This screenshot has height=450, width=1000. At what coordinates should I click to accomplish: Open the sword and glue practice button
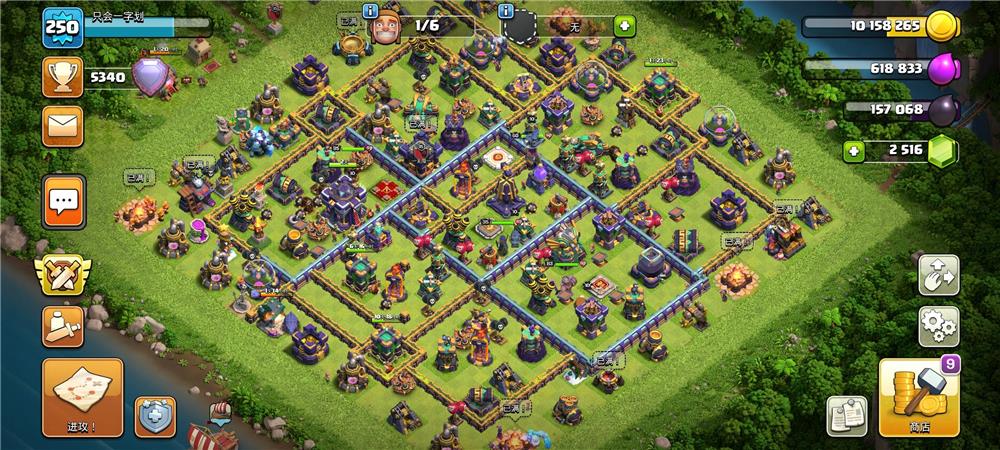[x=62, y=327]
